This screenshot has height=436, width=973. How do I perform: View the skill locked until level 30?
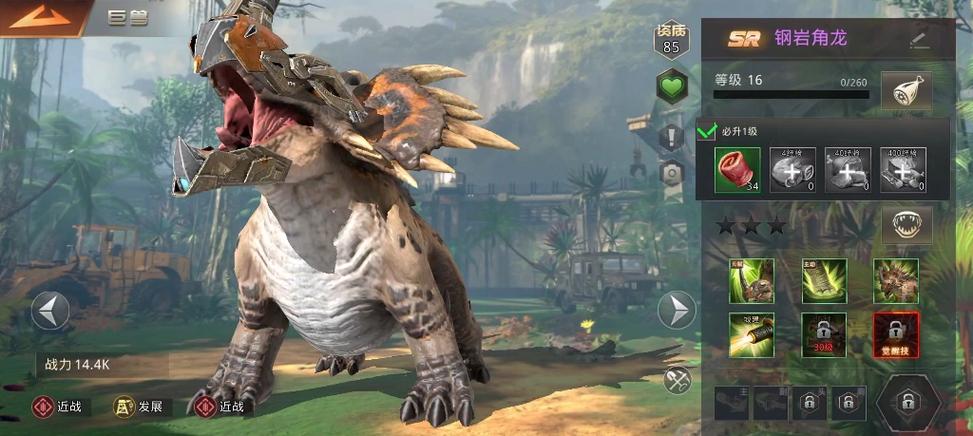(823, 335)
